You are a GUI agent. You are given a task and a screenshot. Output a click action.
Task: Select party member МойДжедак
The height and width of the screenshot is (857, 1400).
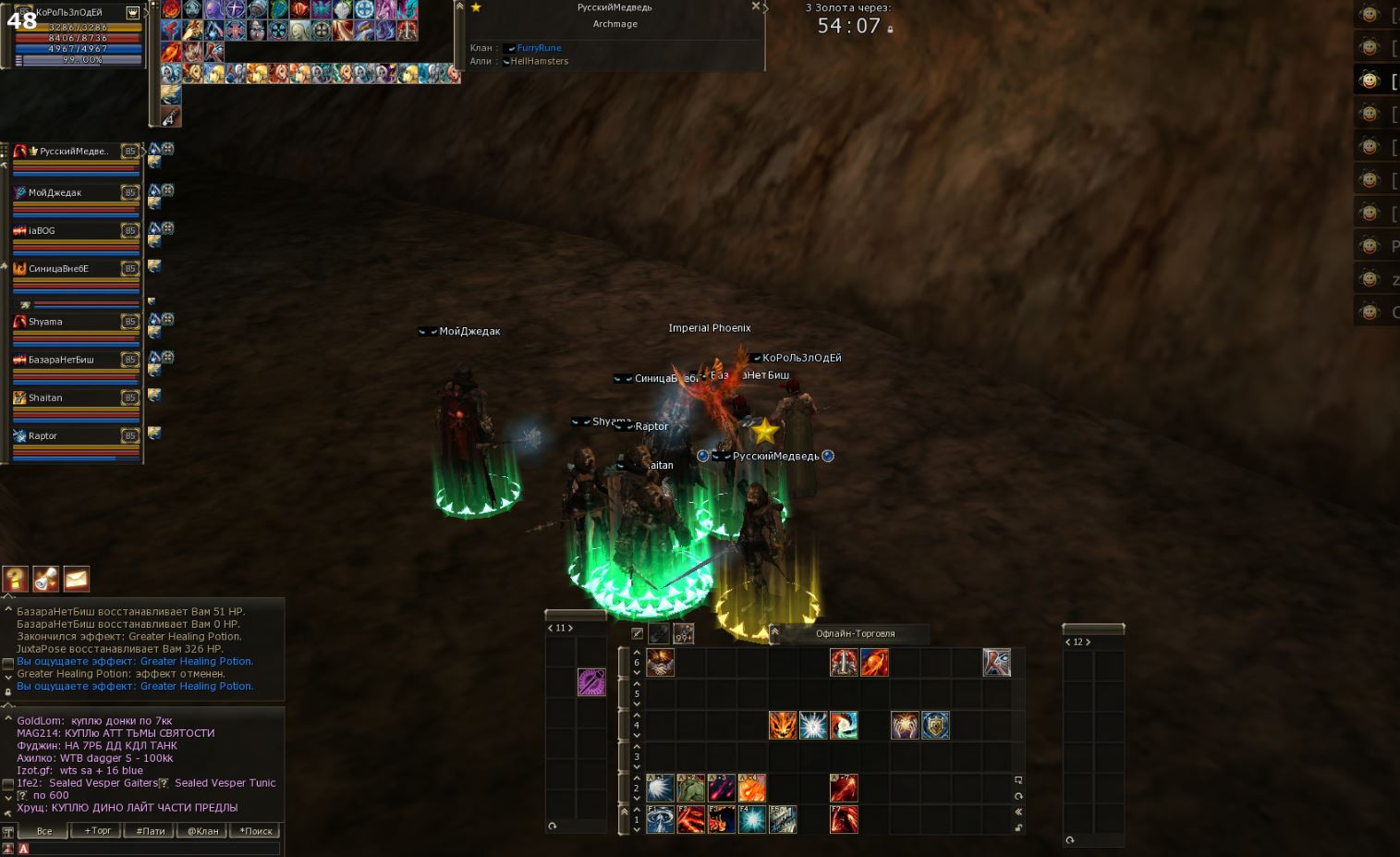click(x=55, y=192)
